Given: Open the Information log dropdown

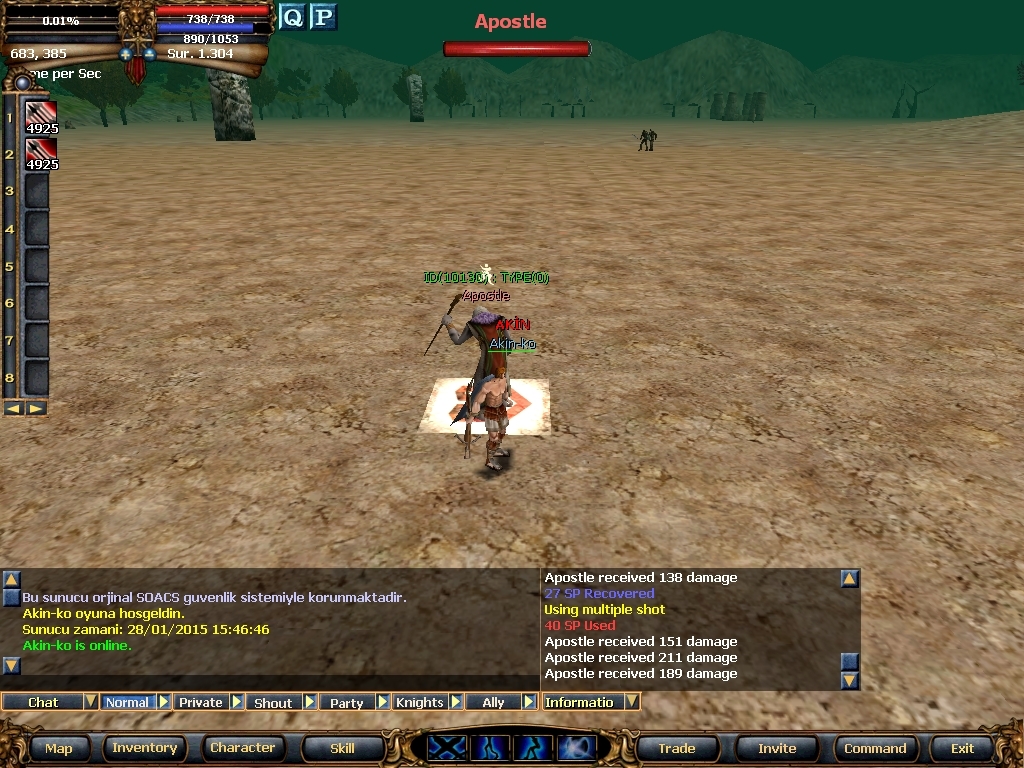Looking at the screenshot, I should [632, 702].
